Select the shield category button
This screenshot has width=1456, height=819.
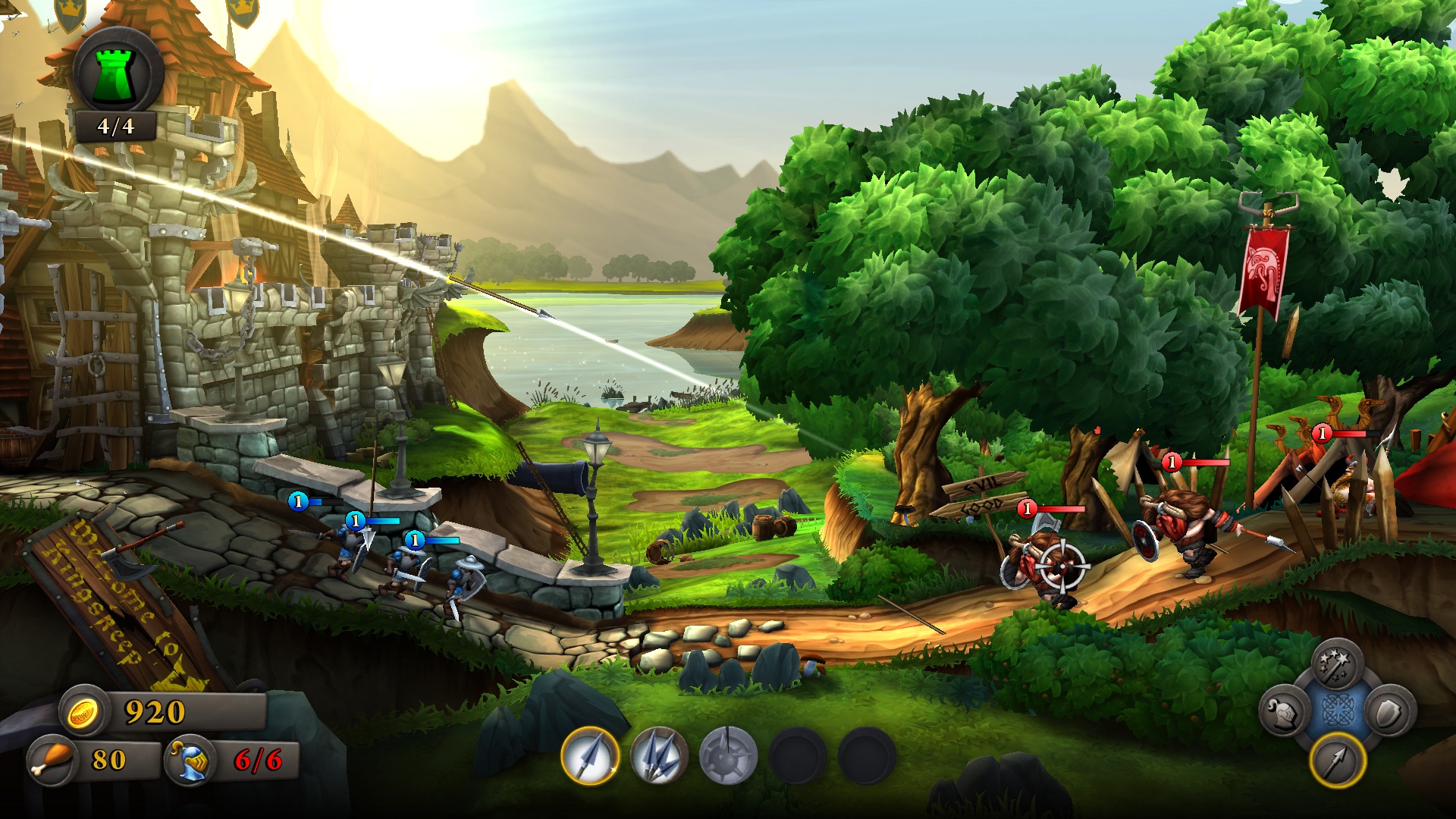coord(1391,711)
